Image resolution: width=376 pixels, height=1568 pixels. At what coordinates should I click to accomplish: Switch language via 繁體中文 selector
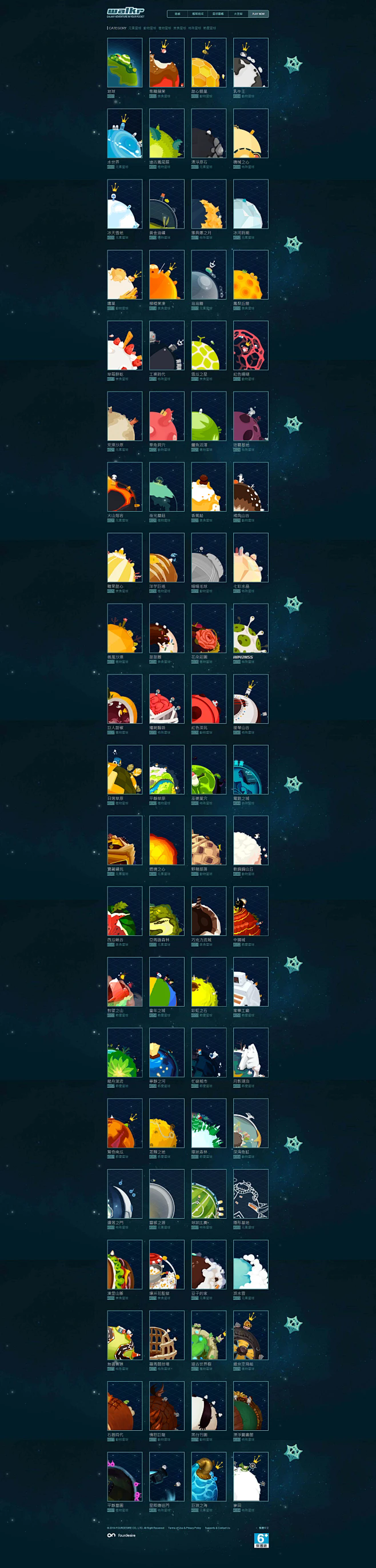pyautogui.click(x=263, y=1528)
